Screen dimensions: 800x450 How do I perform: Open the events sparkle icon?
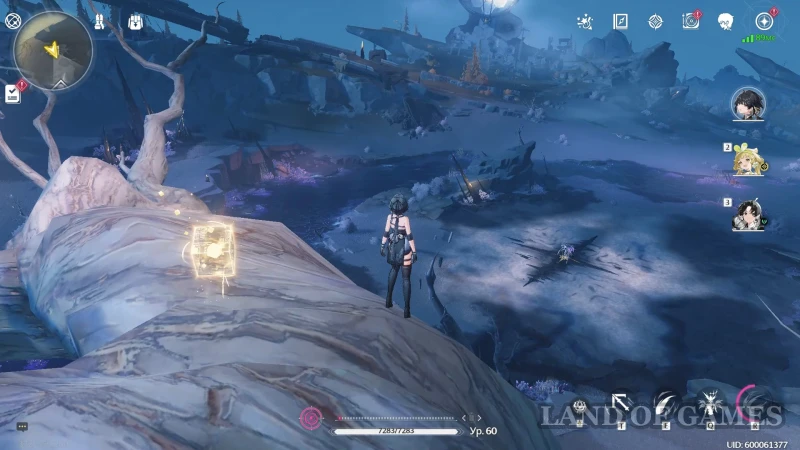[585, 21]
